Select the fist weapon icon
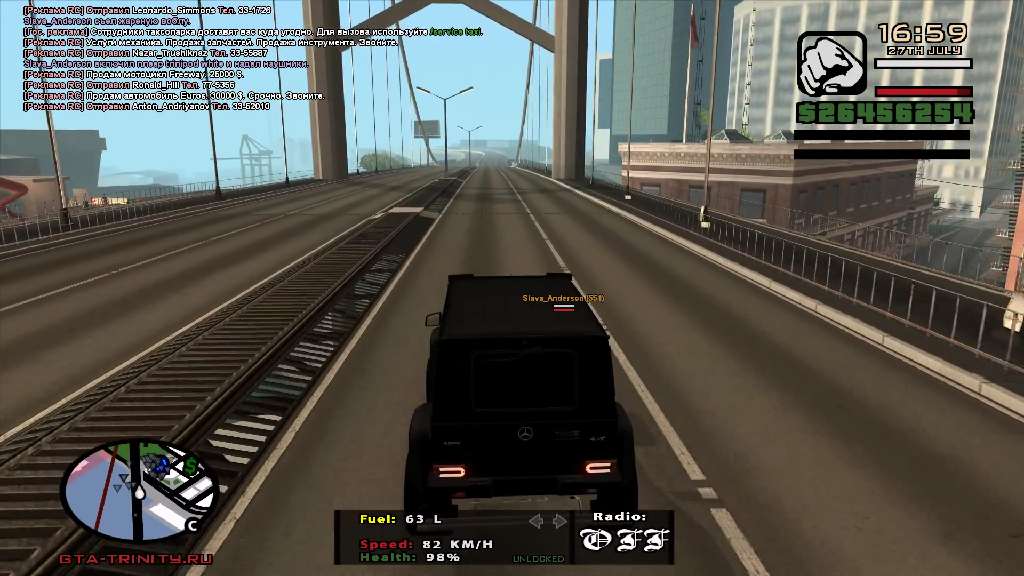 pyautogui.click(x=831, y=63)
